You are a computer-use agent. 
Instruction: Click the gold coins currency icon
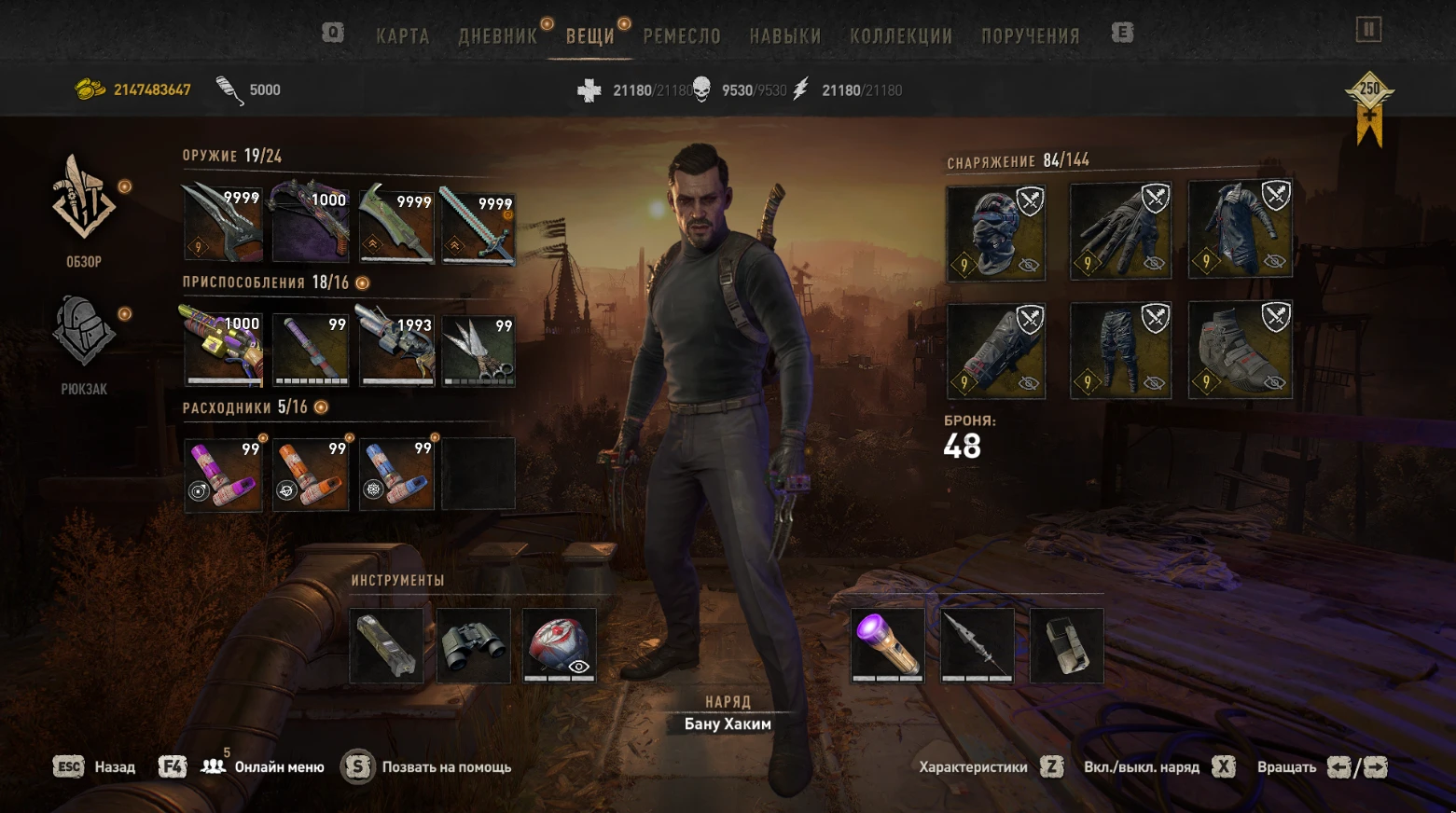[90, 90]
